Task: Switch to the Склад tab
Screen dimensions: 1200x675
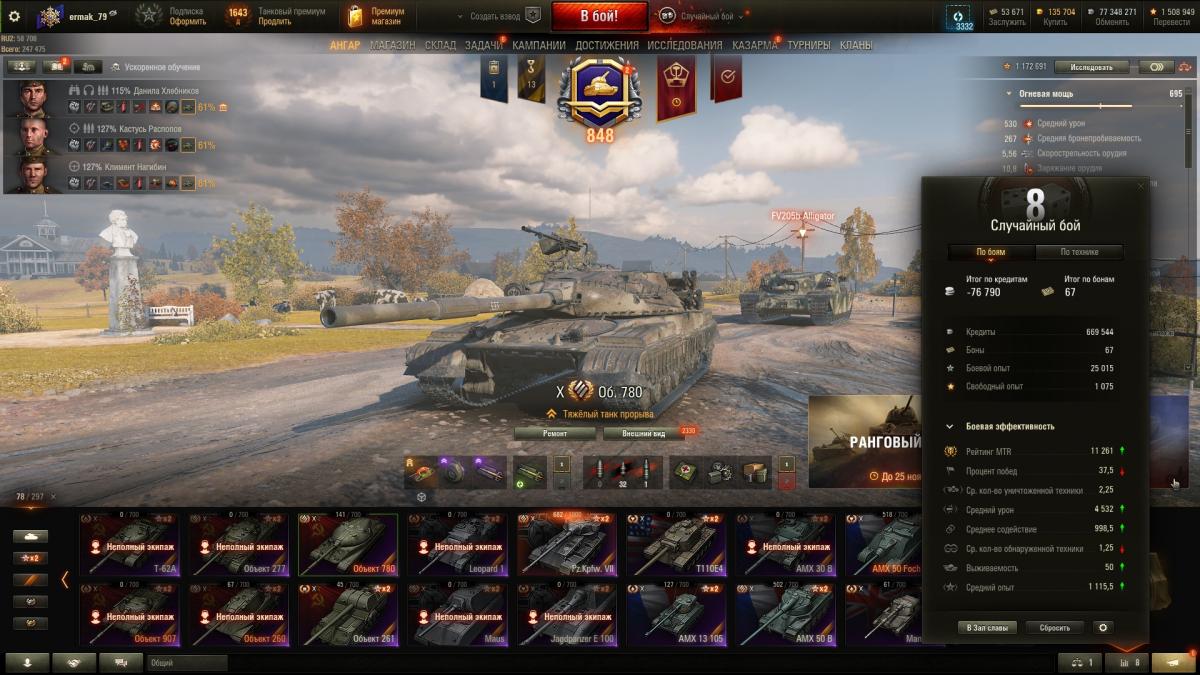Action: click(x=440, y=45)
